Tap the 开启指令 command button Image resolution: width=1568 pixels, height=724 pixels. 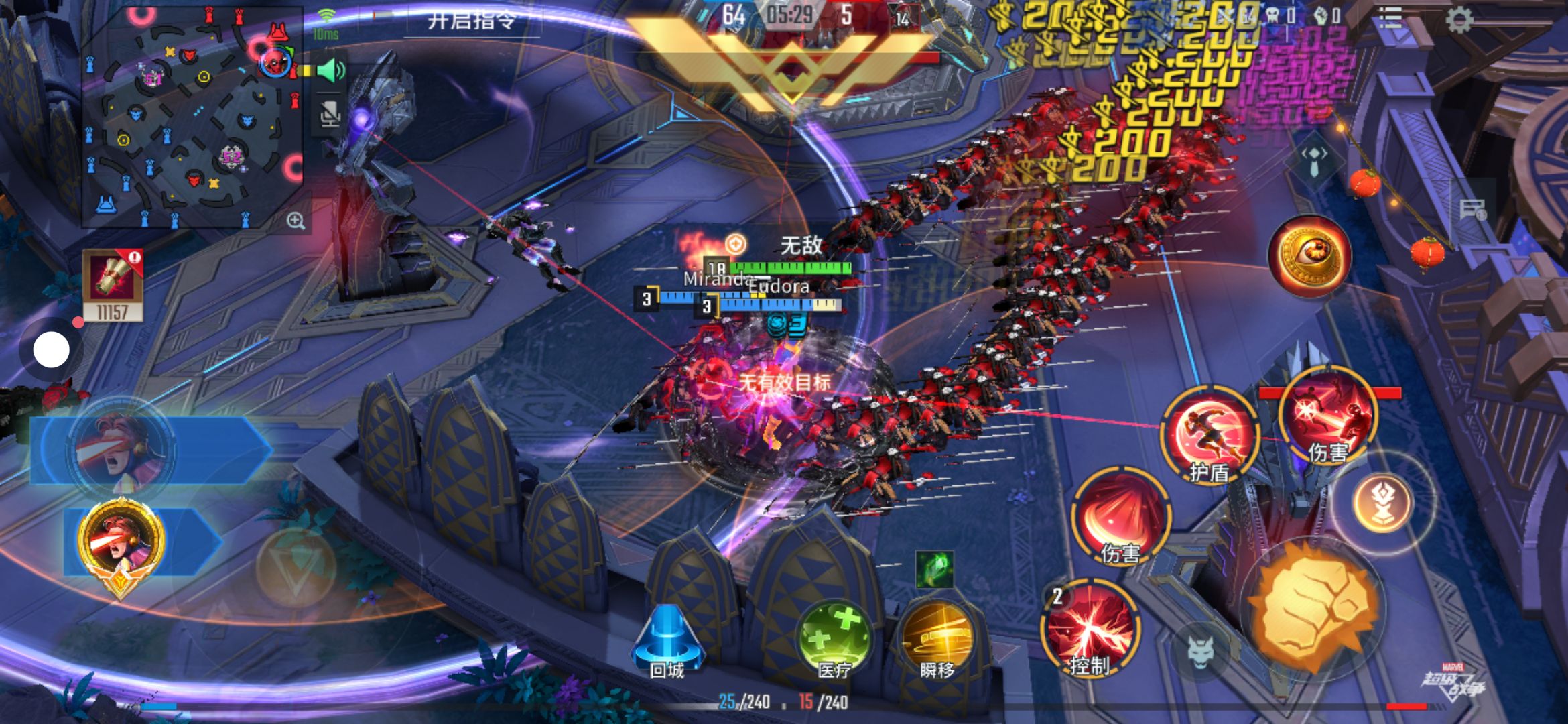472,21
